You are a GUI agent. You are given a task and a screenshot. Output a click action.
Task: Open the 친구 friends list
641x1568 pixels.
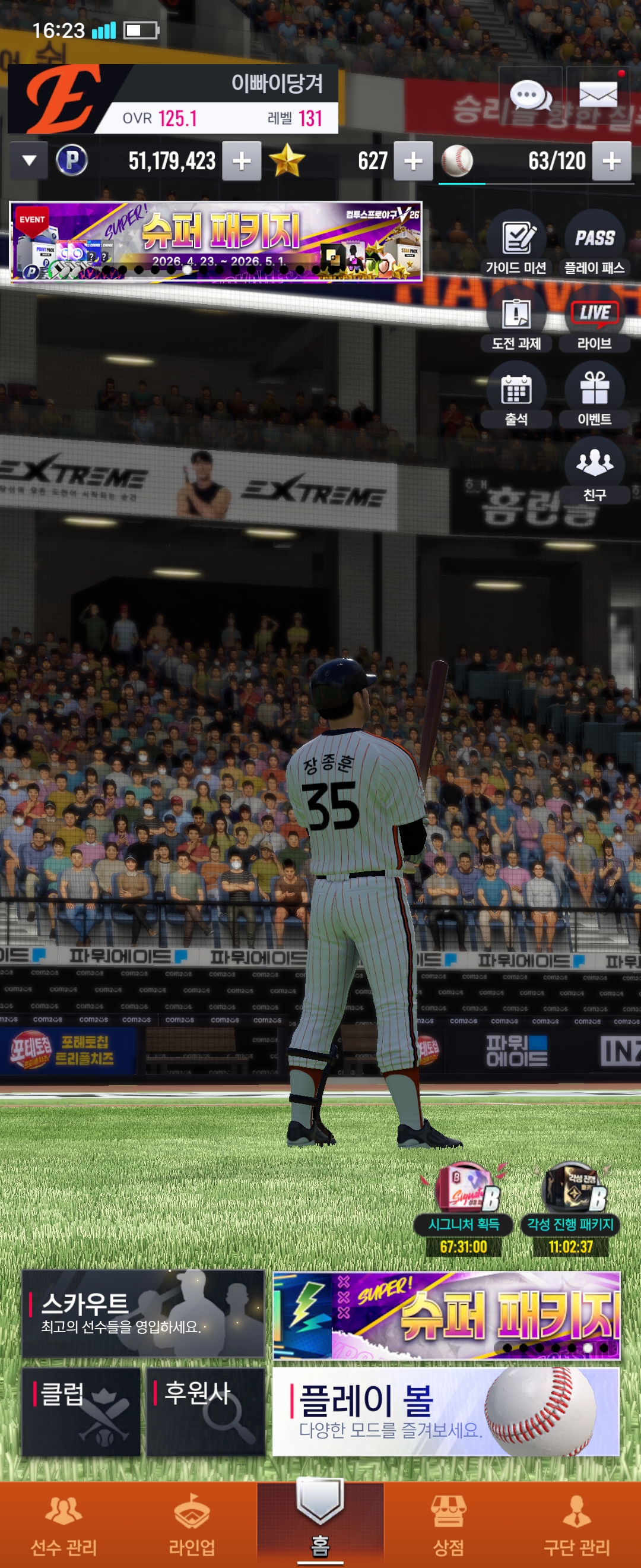click(594, 470)
